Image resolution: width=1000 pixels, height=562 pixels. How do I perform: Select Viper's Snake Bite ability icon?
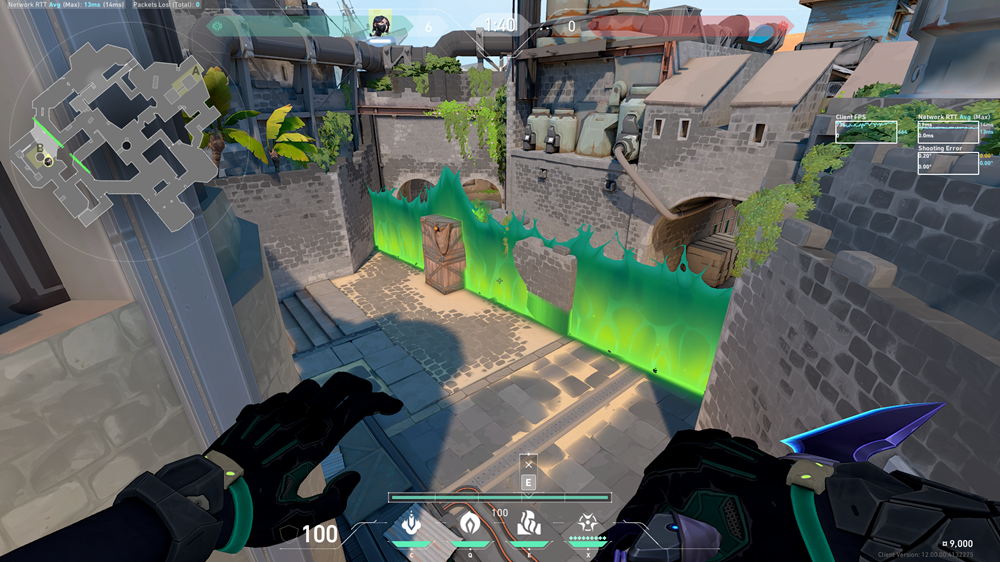(411, 524)
